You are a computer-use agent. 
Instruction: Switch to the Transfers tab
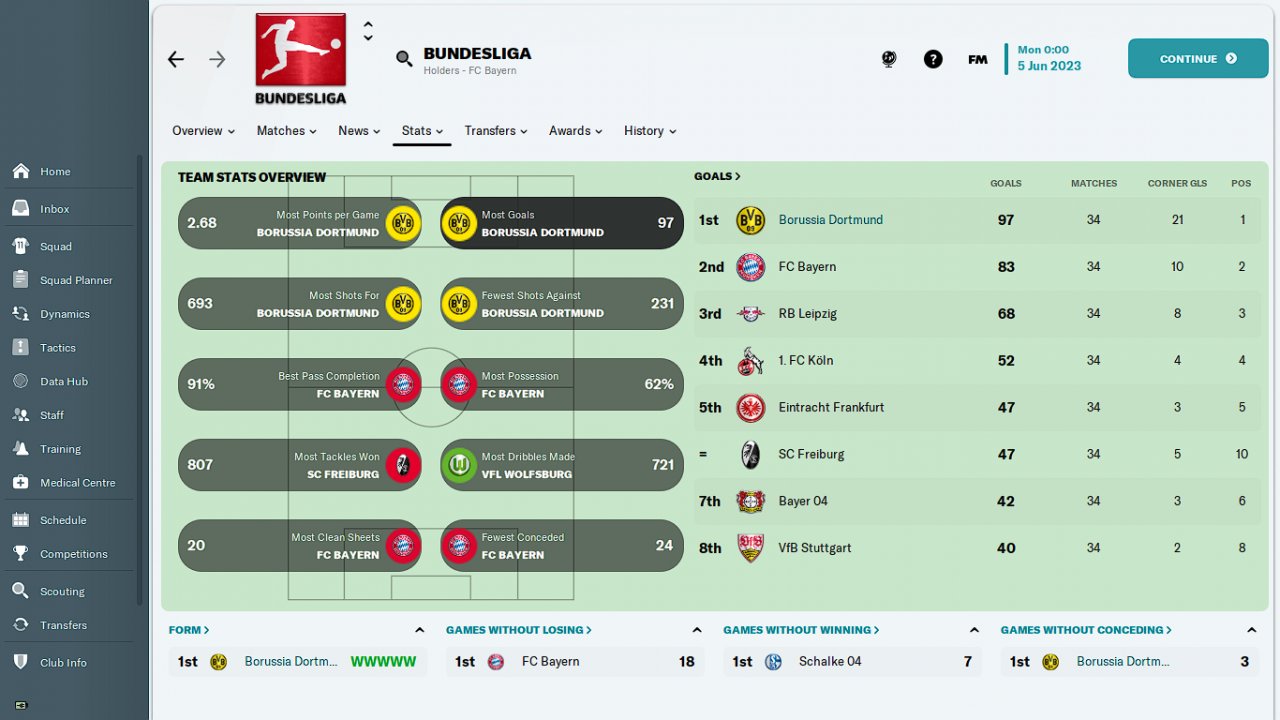[495, 131]
